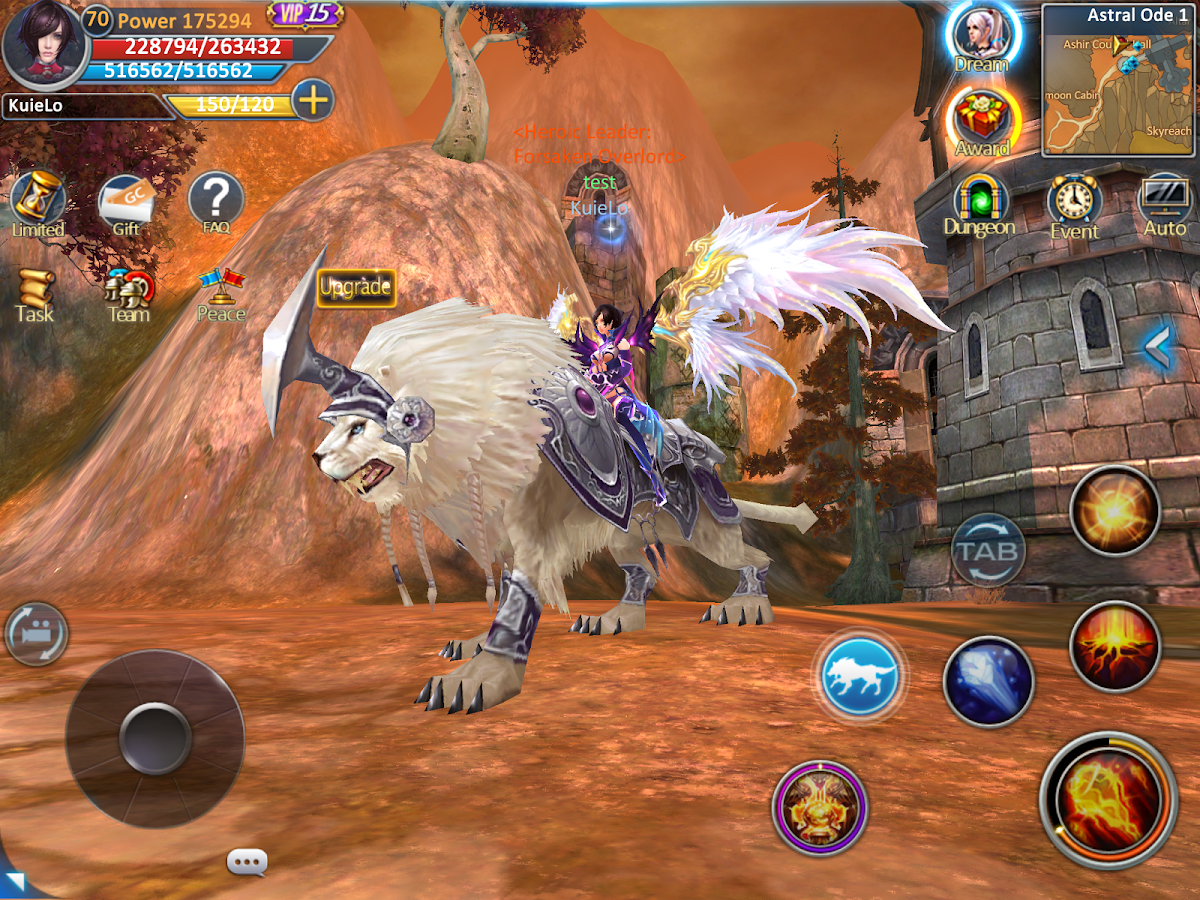Toggle Auto combat mode
The width and height of the screenshot is (1200, 900).
point(1165,204)
